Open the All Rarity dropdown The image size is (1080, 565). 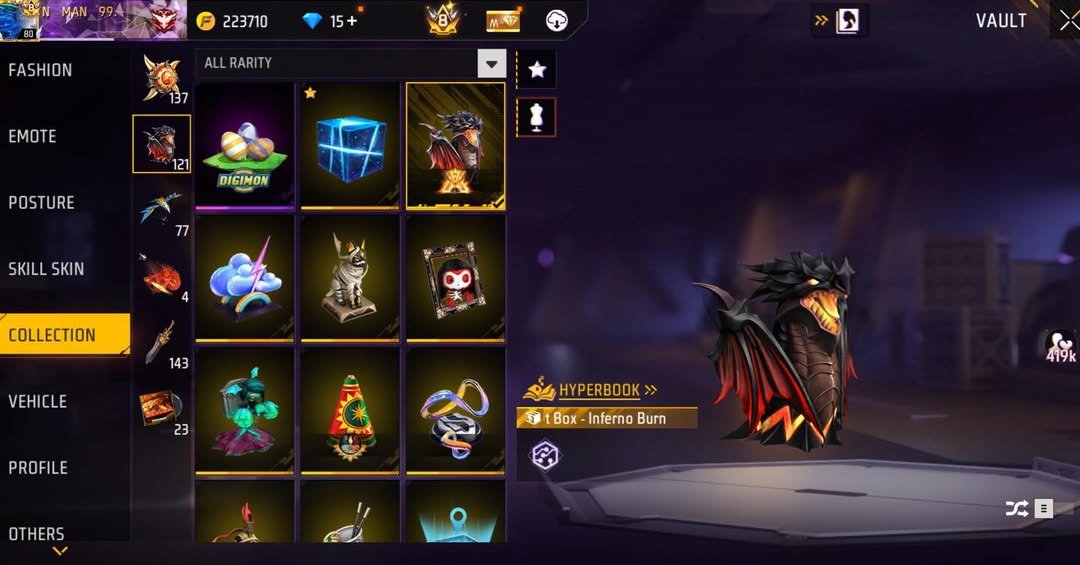tap(490, 64)
